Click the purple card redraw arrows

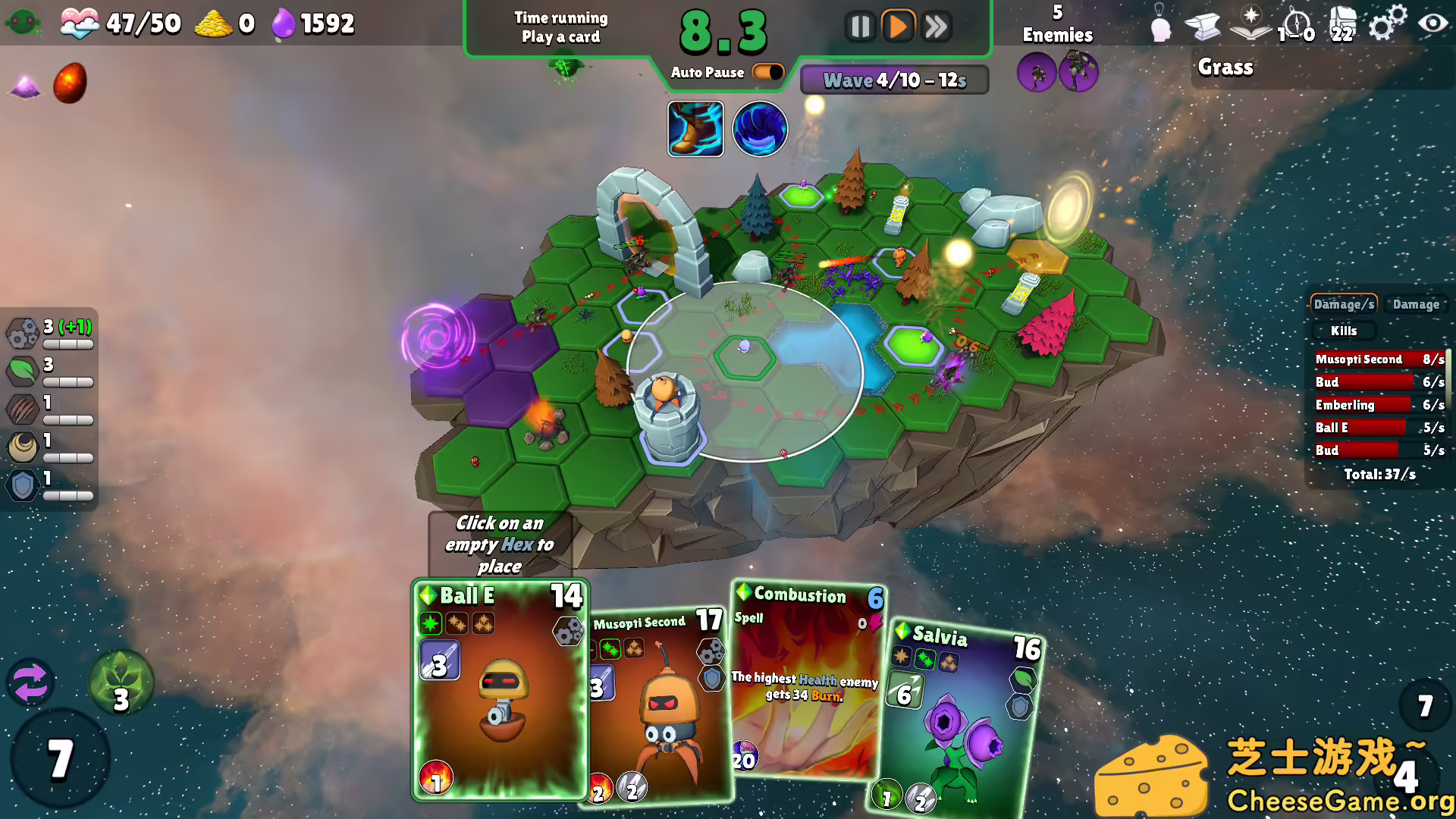pyautogui.click(x=32, y=683)
